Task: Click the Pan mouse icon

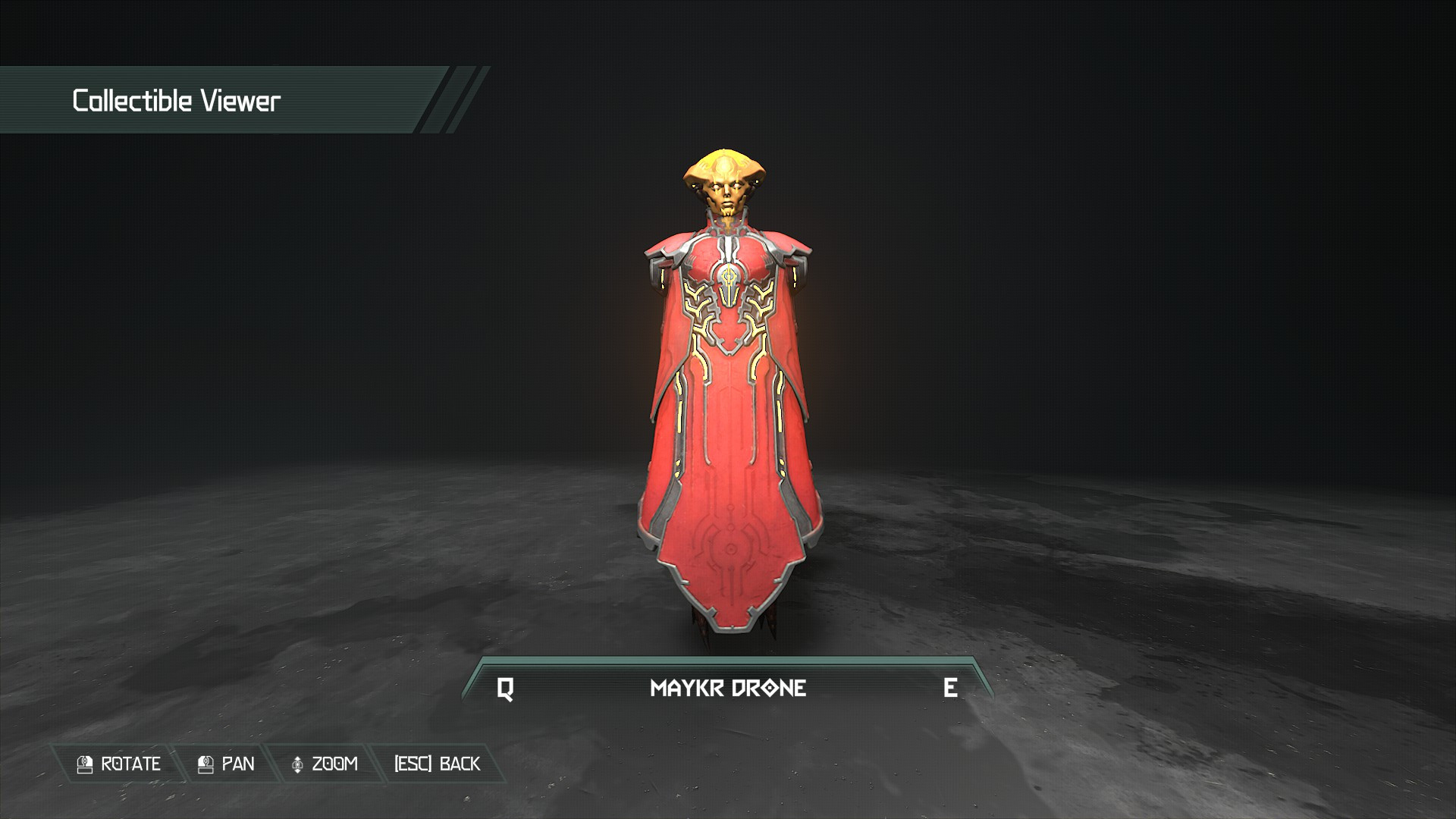Action: [x=206, y=764]
